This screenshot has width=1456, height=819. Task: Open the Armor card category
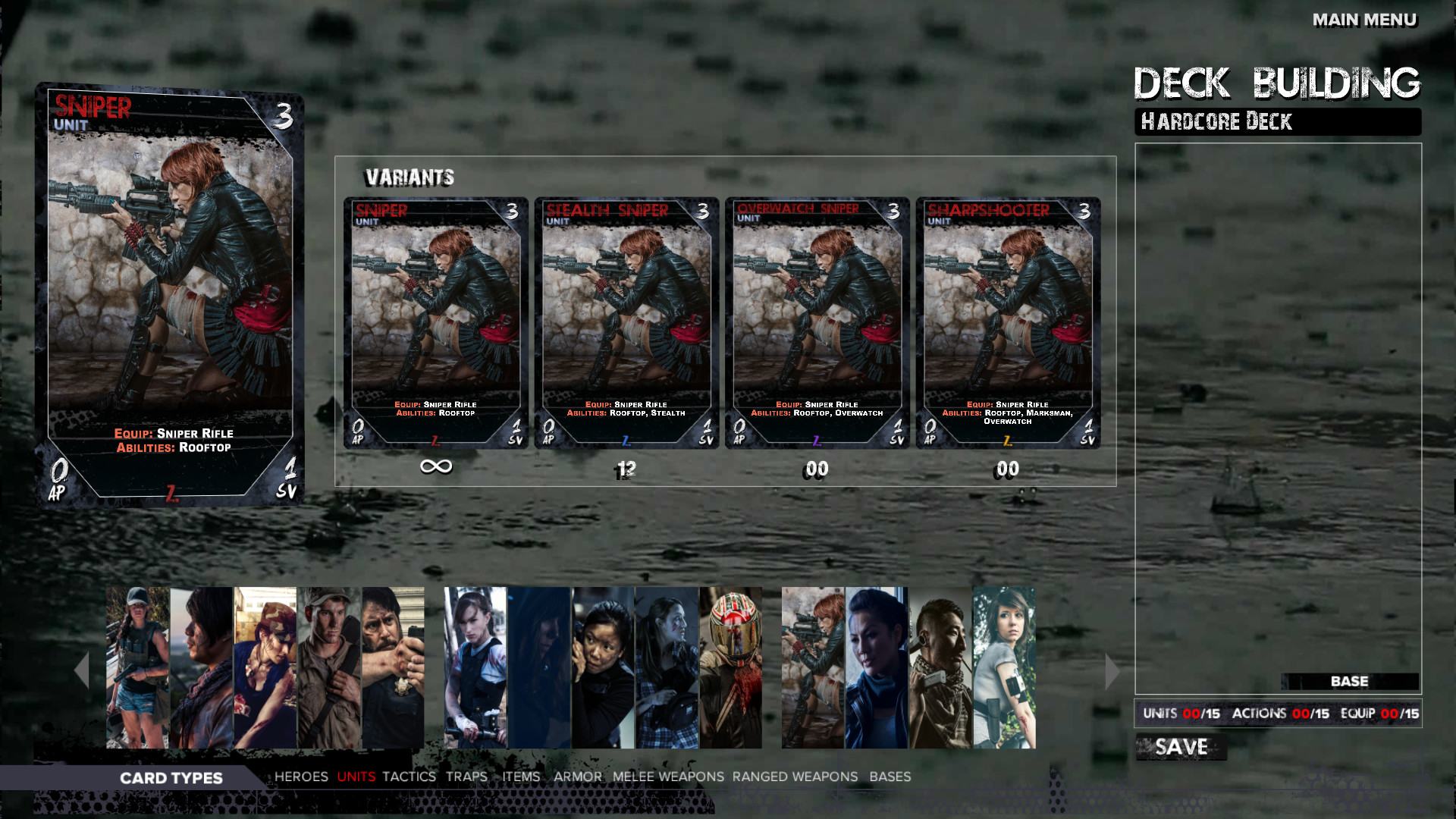pyautogui.click(x=577, y=777)
